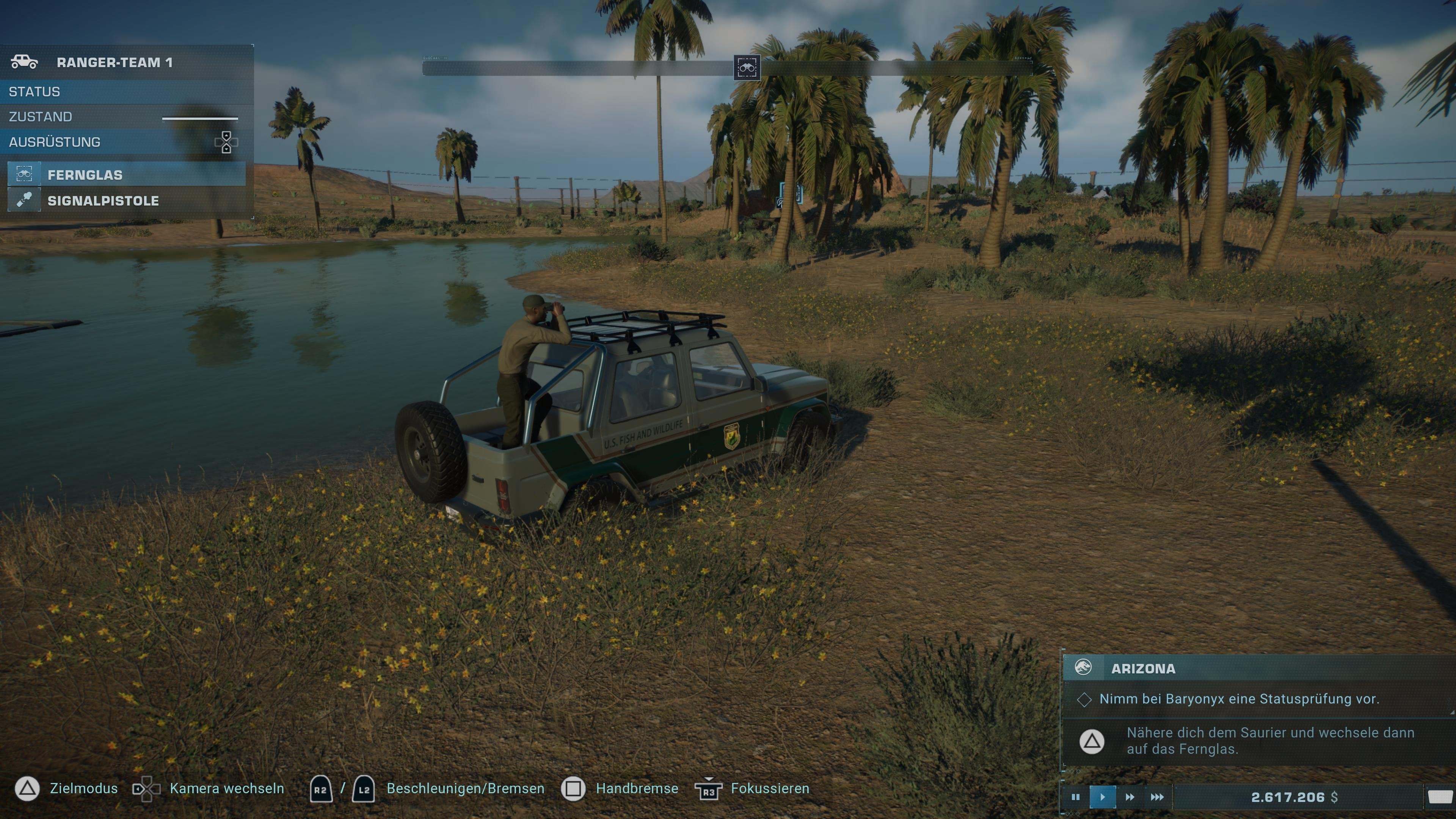Toggle the Ausrüstung up/down D-pad selector
This screenshot has width=1456, height=819.
[226, 142]
